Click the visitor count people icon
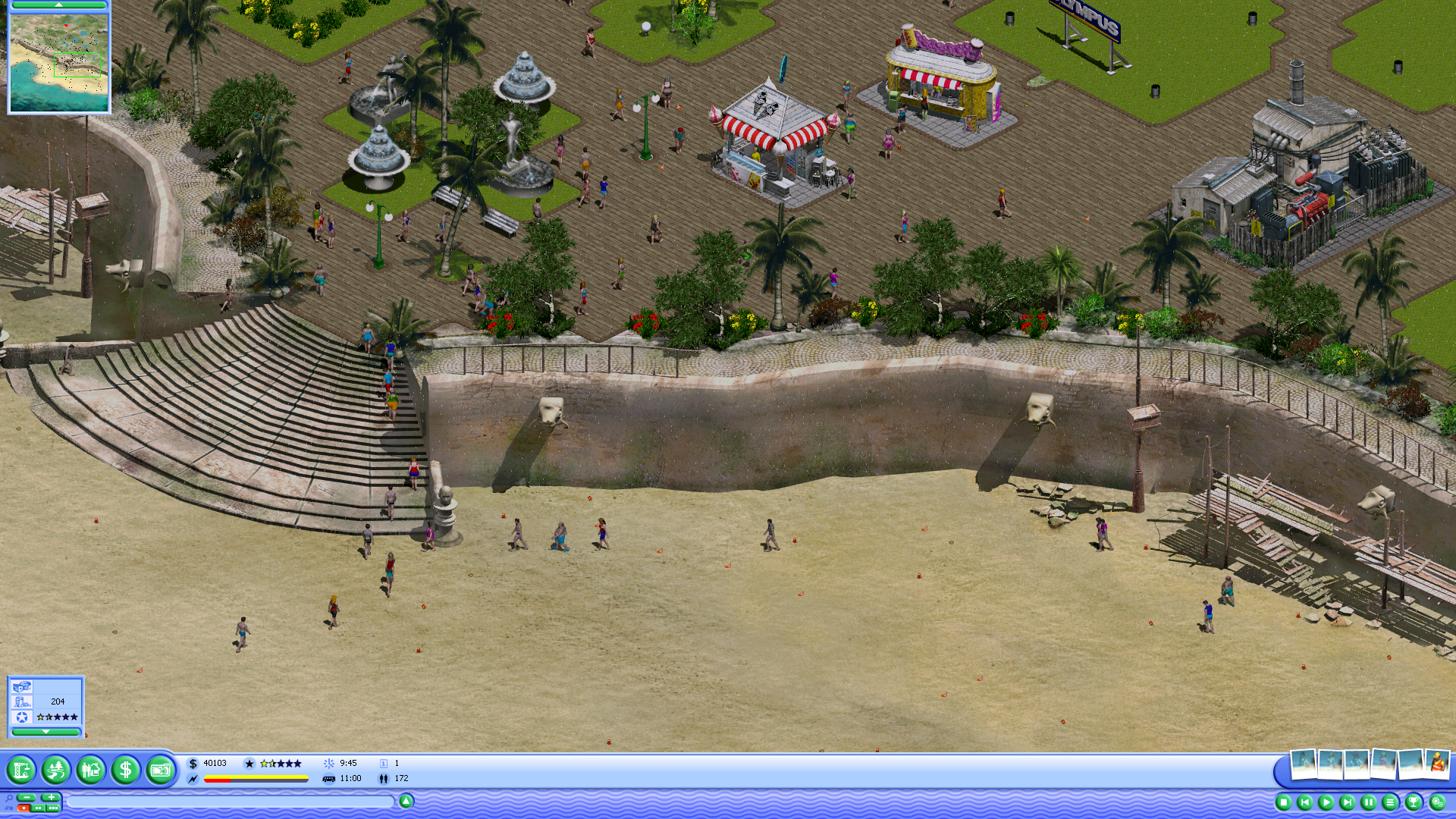The image size is (1456, 819). pos(385,778)
